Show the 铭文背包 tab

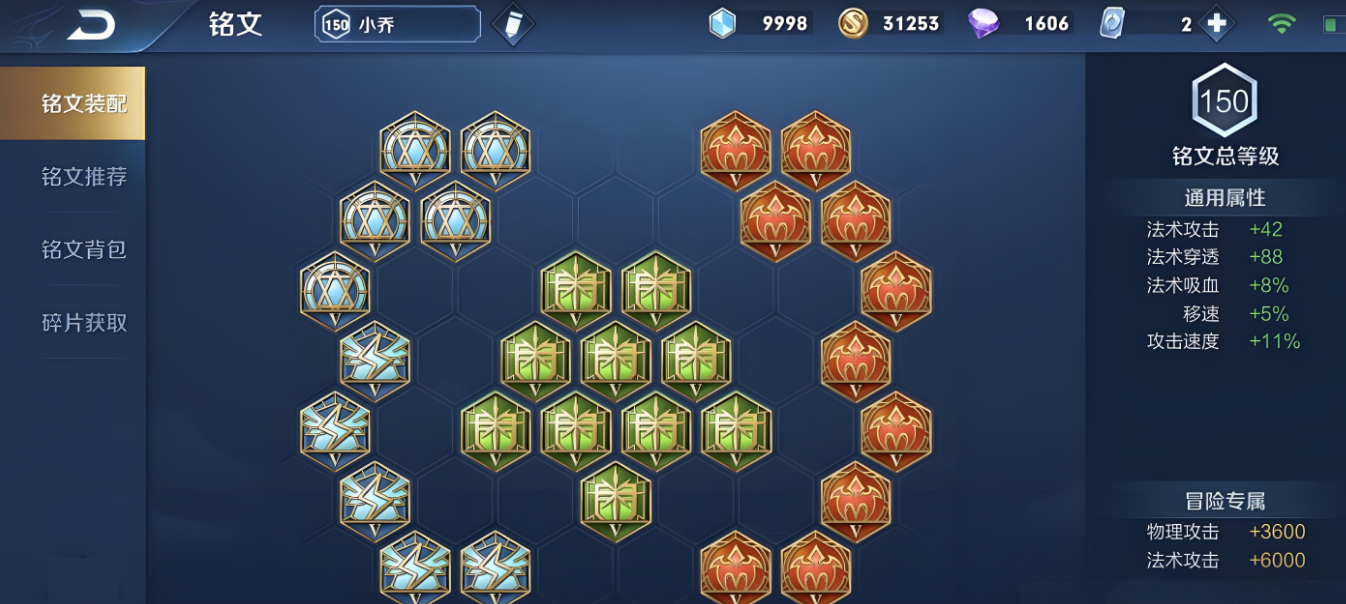(x=84, y=250)
